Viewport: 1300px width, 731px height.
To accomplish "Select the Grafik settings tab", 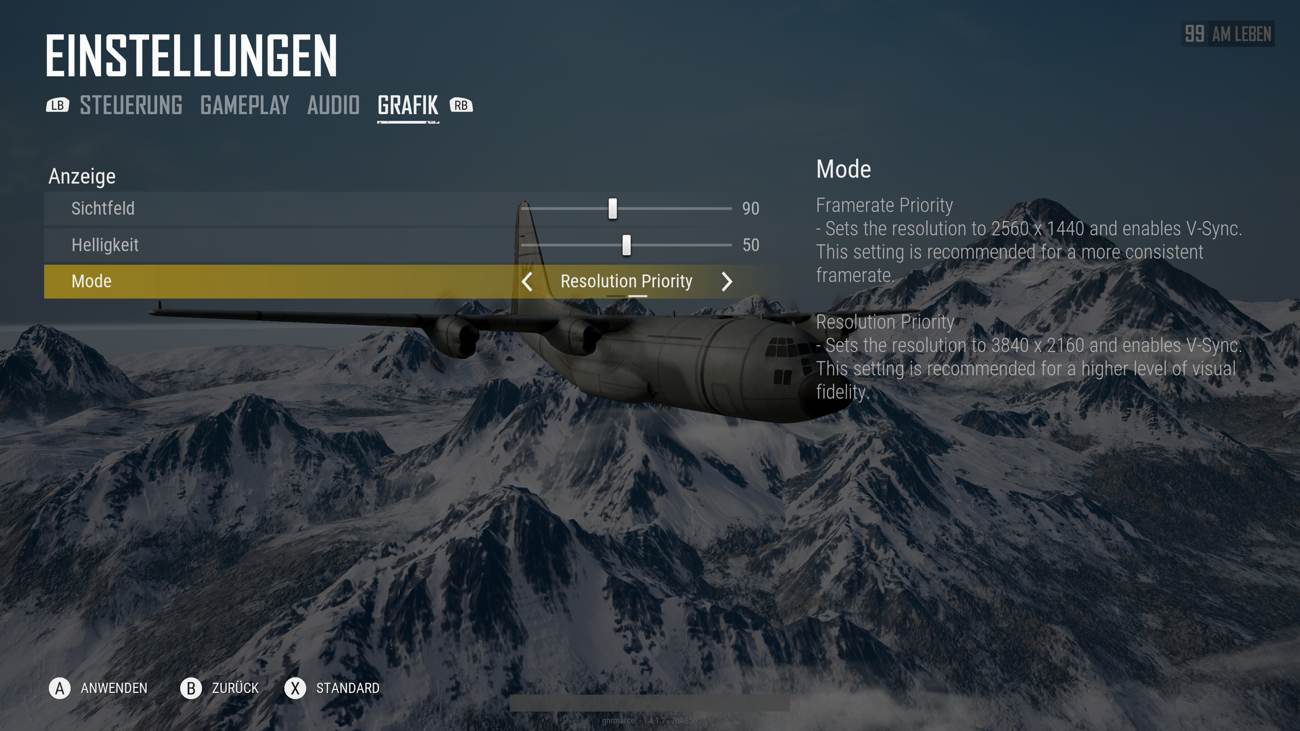I will click(x=406, y=104).
